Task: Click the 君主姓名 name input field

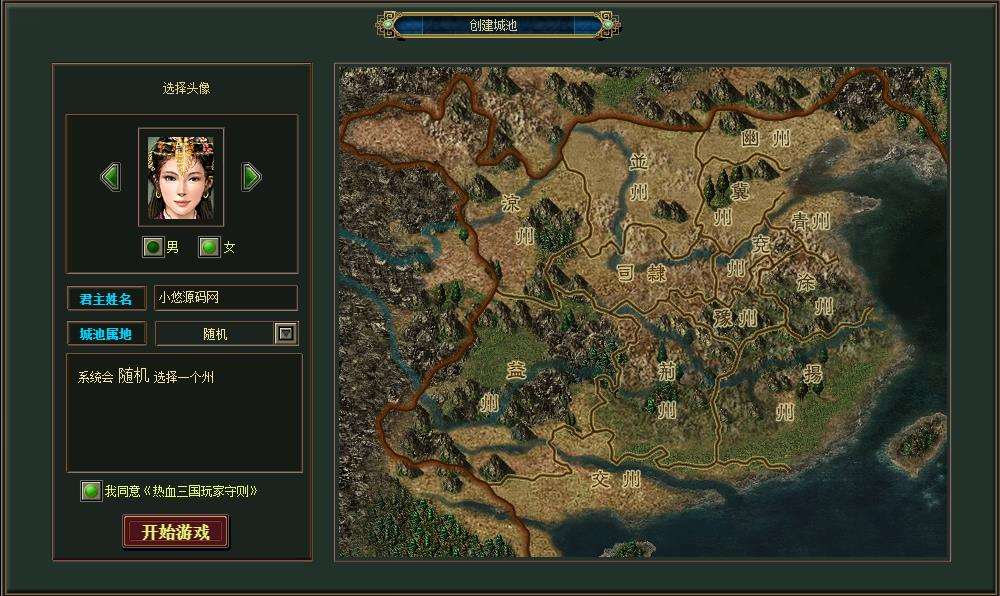Action: (x=226, y=298)
